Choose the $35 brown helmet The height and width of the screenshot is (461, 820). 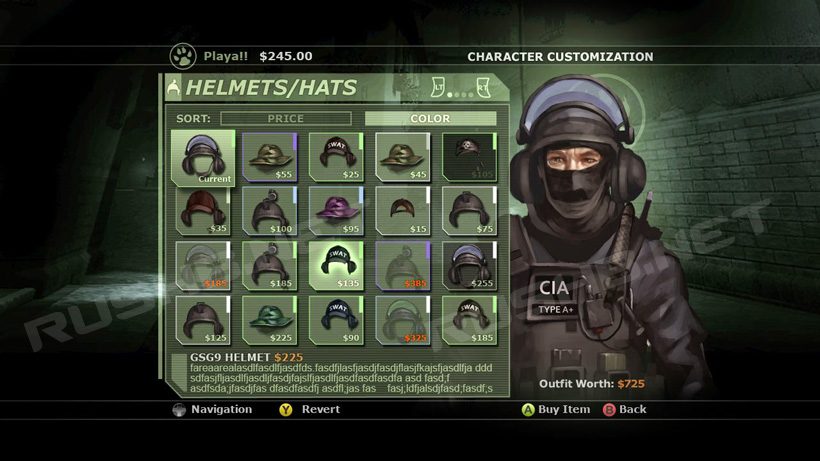202,210
